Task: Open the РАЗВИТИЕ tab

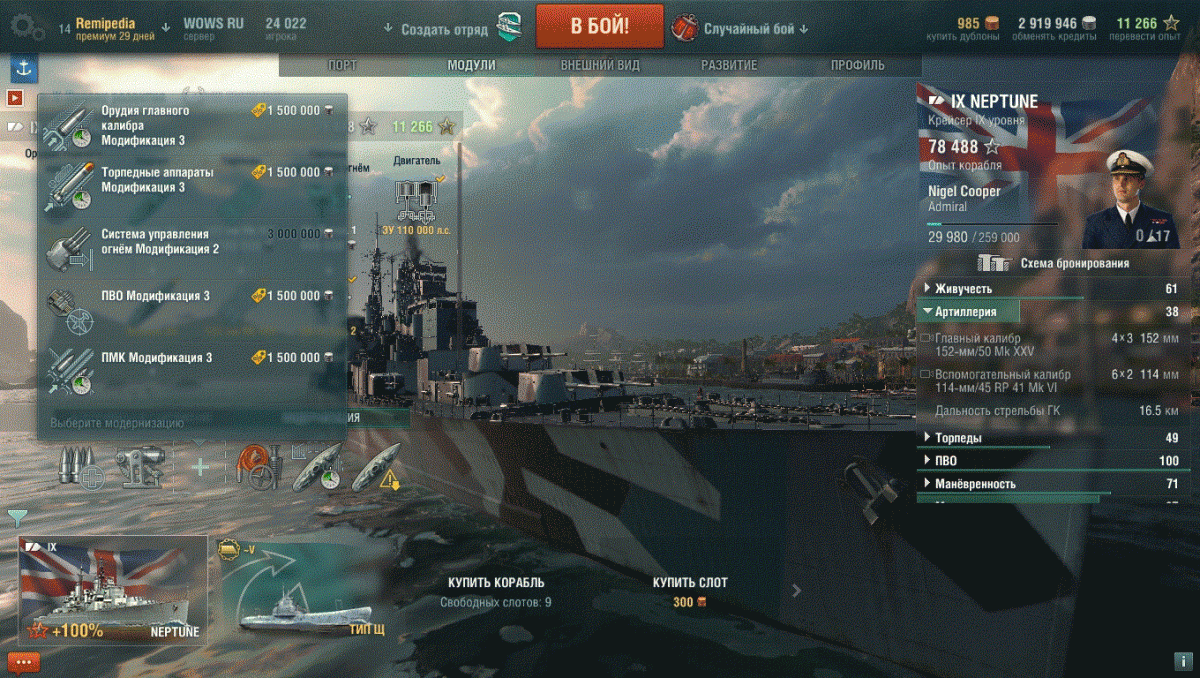Action: tap(728, 65)
